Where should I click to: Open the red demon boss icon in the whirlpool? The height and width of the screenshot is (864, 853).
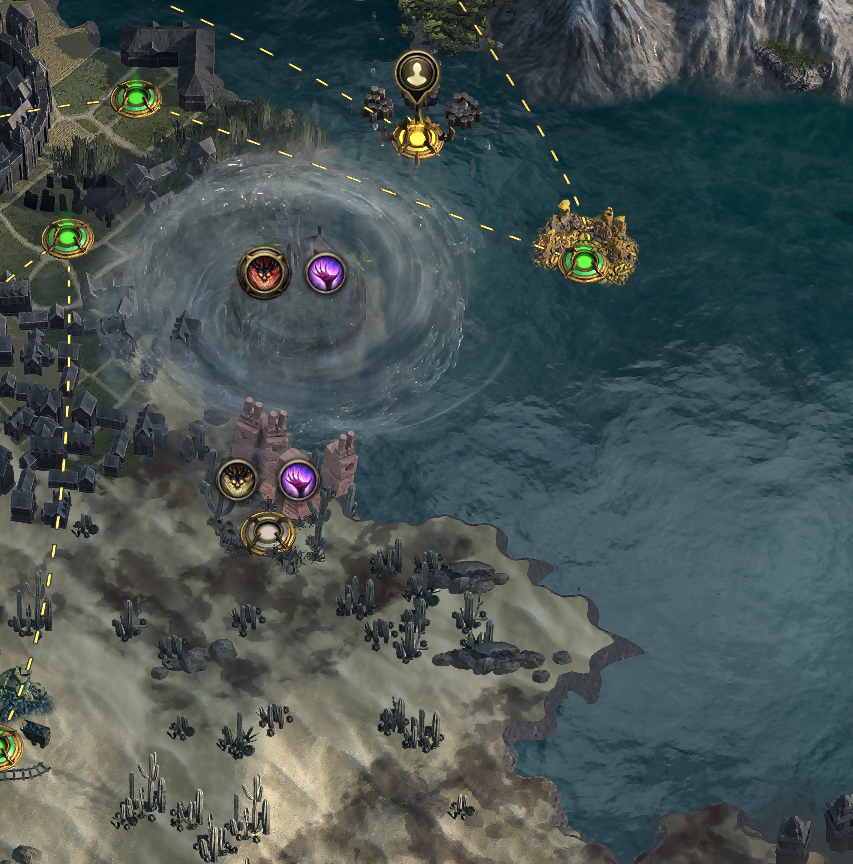click(x=264, y=271)
